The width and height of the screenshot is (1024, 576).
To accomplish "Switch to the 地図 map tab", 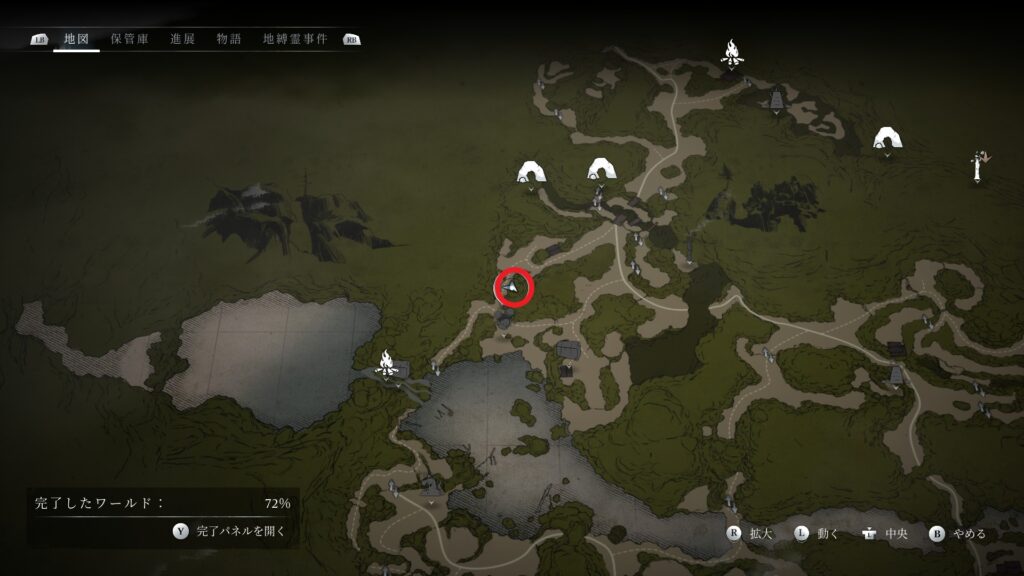I will pos(76,40).
